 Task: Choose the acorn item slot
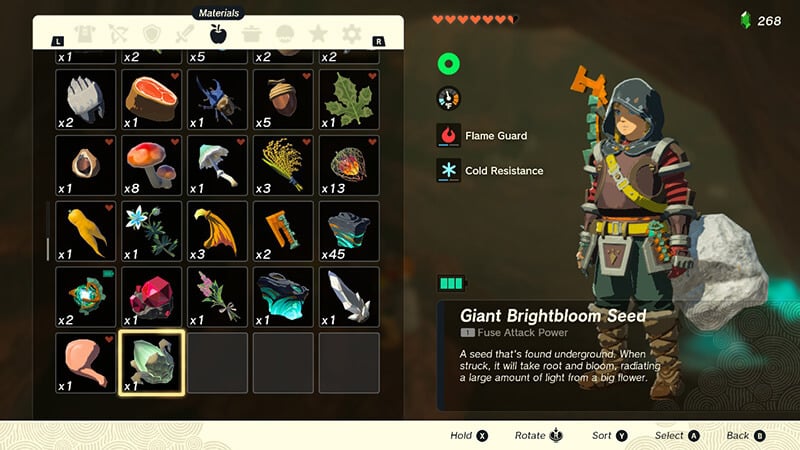pyautogui.click(x=283, y=98)
